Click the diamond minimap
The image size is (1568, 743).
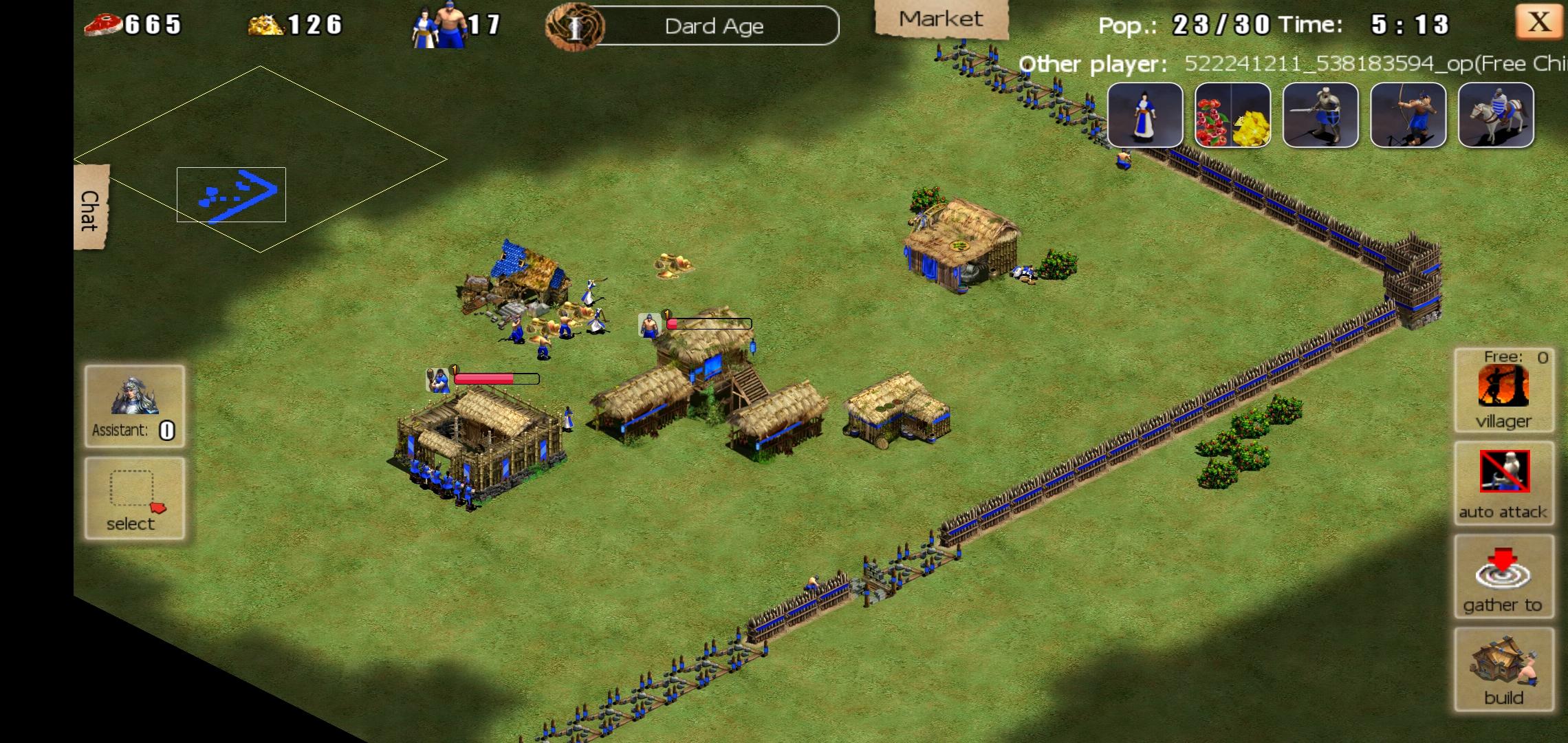tap(260, 159)
